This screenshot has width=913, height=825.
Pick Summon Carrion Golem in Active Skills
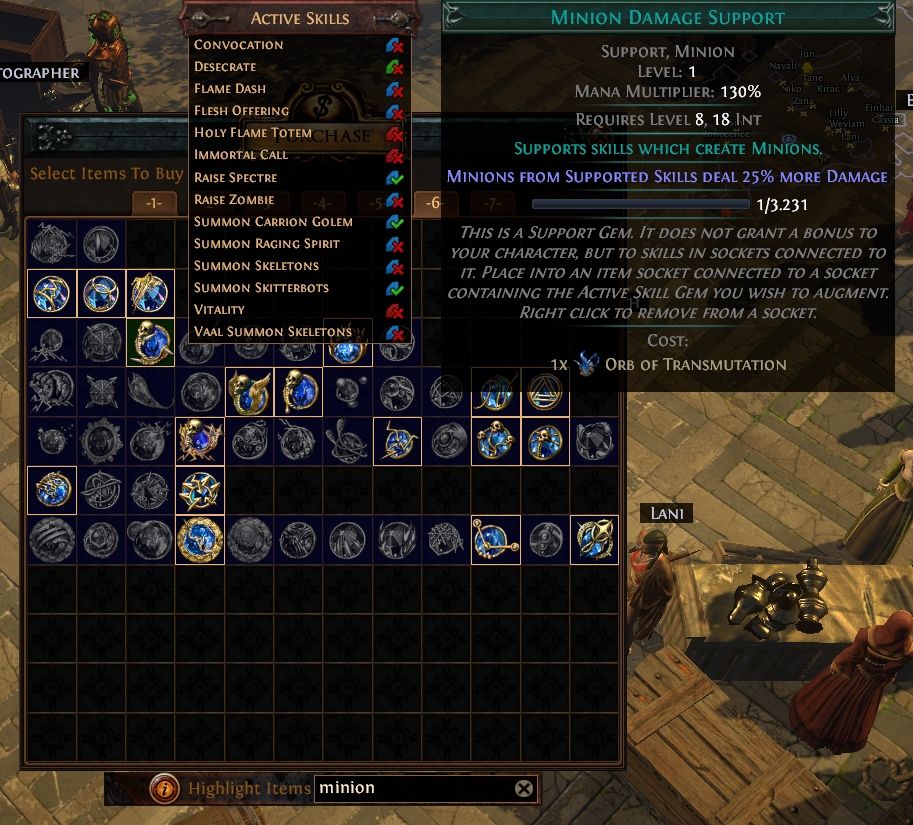pos(273,222)
